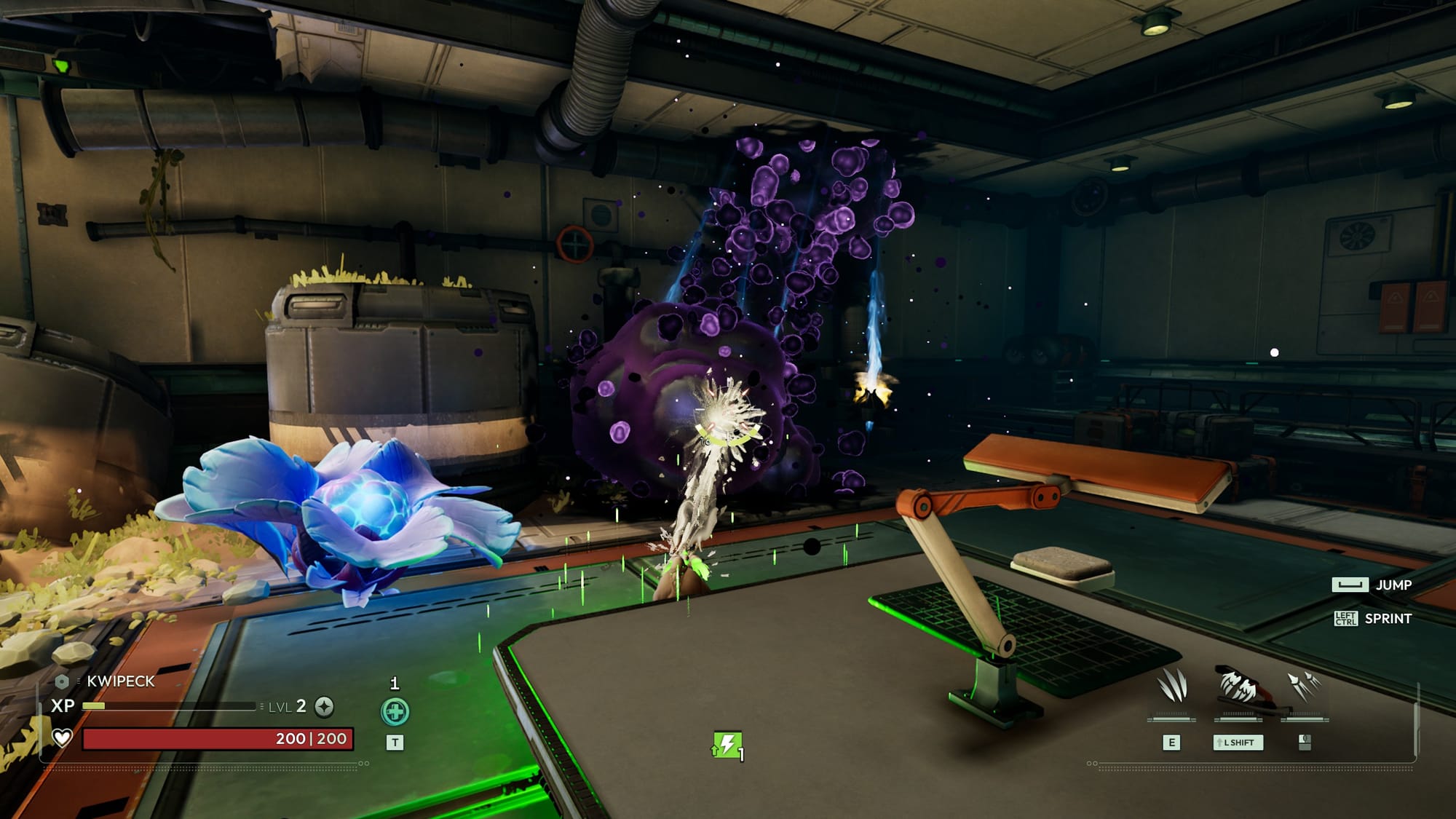Image resolution: width=1456 pixels, height=819 pixels.
Task: Activate the triple claw slash ability
Action: click(1171, 687)
